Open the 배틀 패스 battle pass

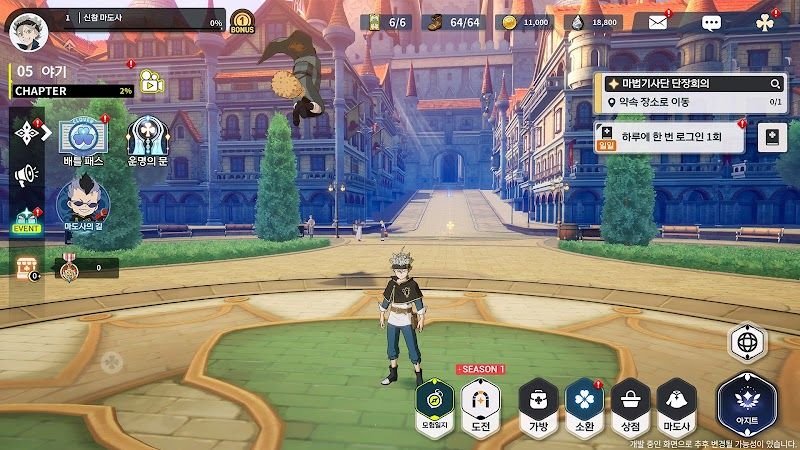point(83,140)
